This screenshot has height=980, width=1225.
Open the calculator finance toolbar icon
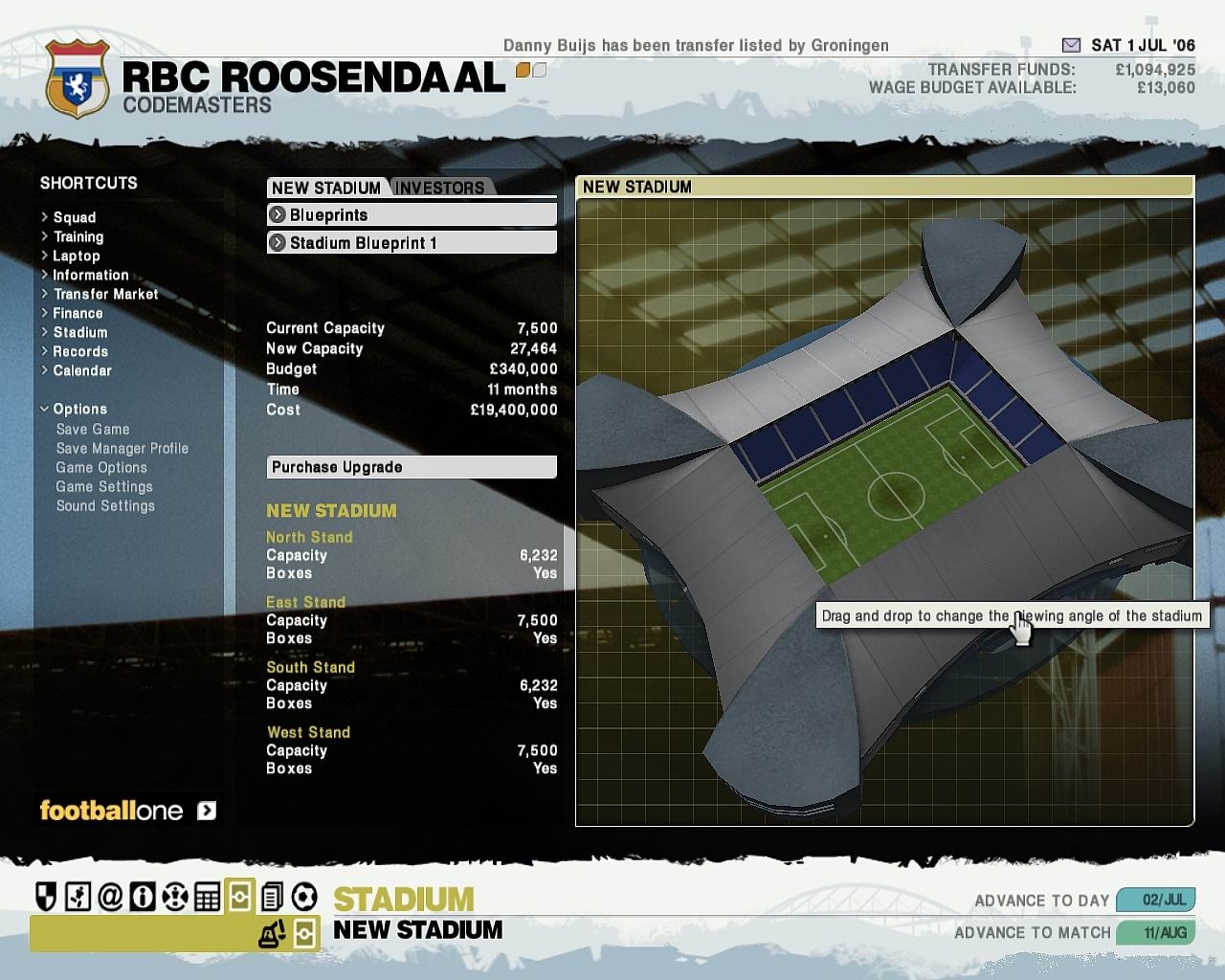click(207, 897)
